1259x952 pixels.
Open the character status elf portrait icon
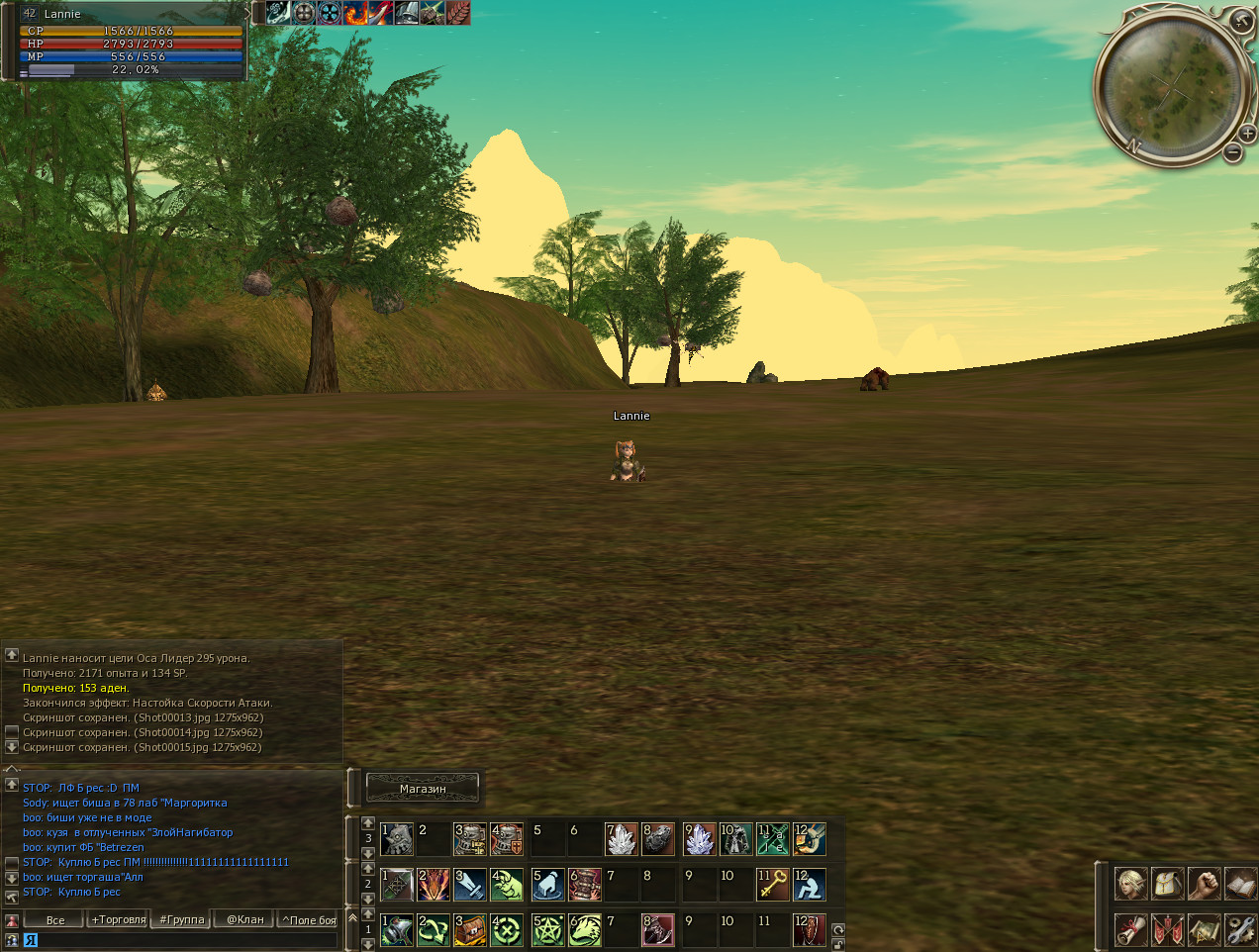pyautogui.click(x=1131, y=884)
